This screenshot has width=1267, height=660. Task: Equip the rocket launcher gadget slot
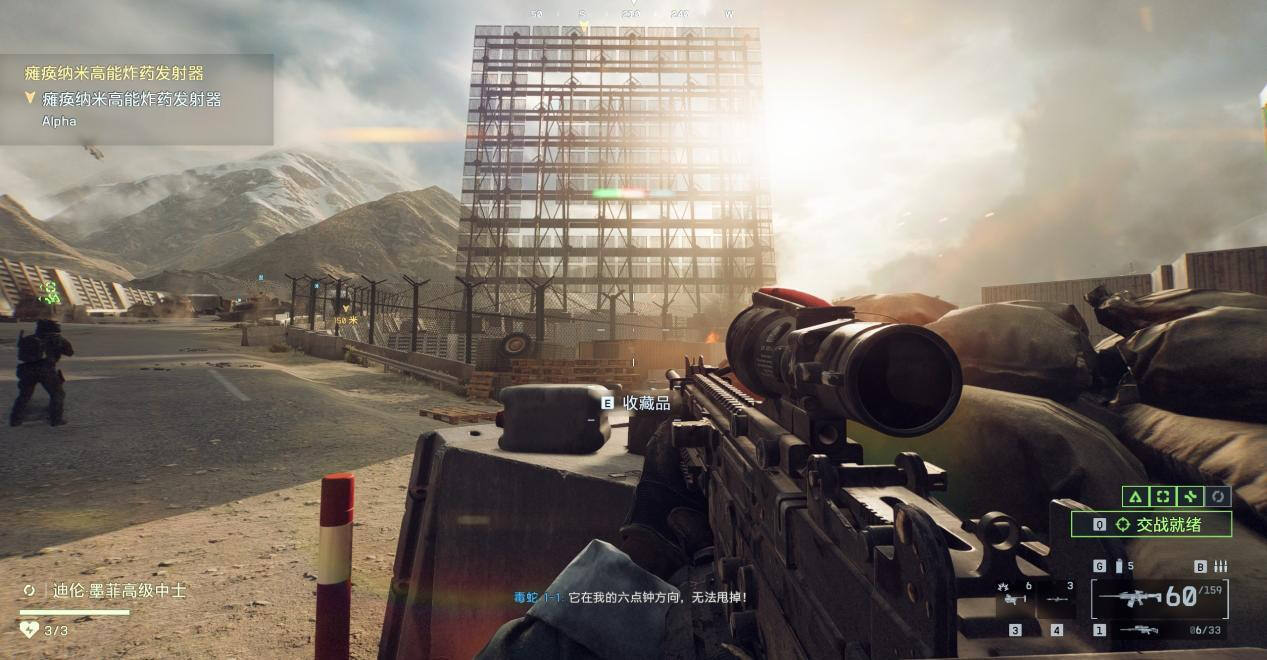click(x=1057, y=599)
